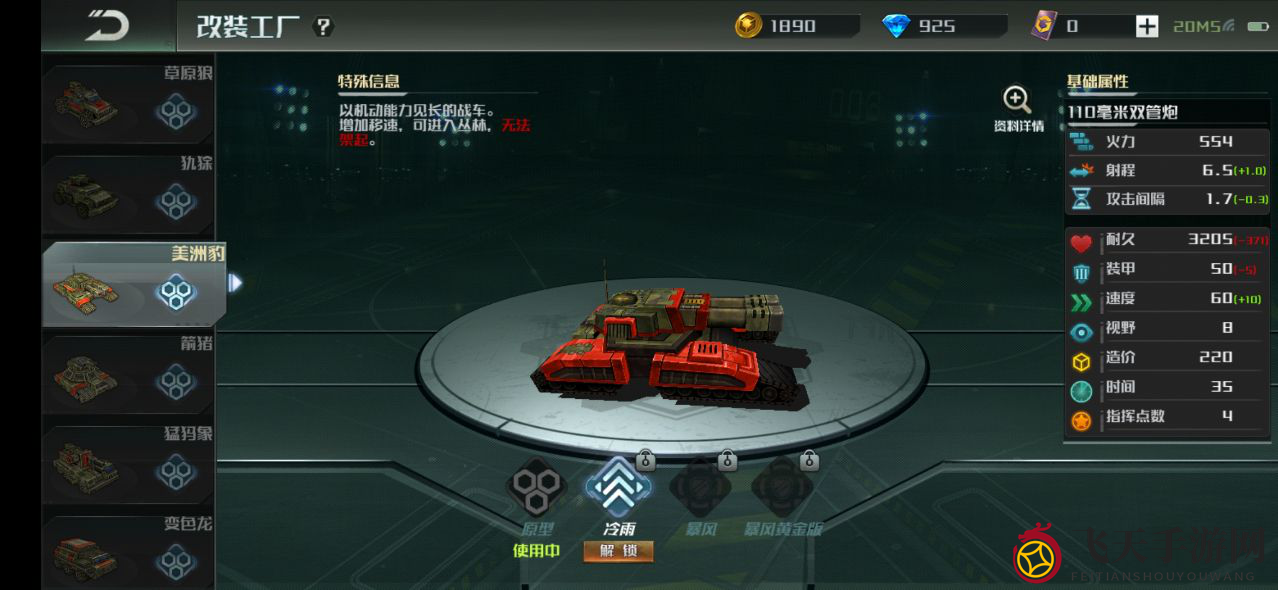Select the locked 暴风黄金版 variant

(x=782, y=490)
